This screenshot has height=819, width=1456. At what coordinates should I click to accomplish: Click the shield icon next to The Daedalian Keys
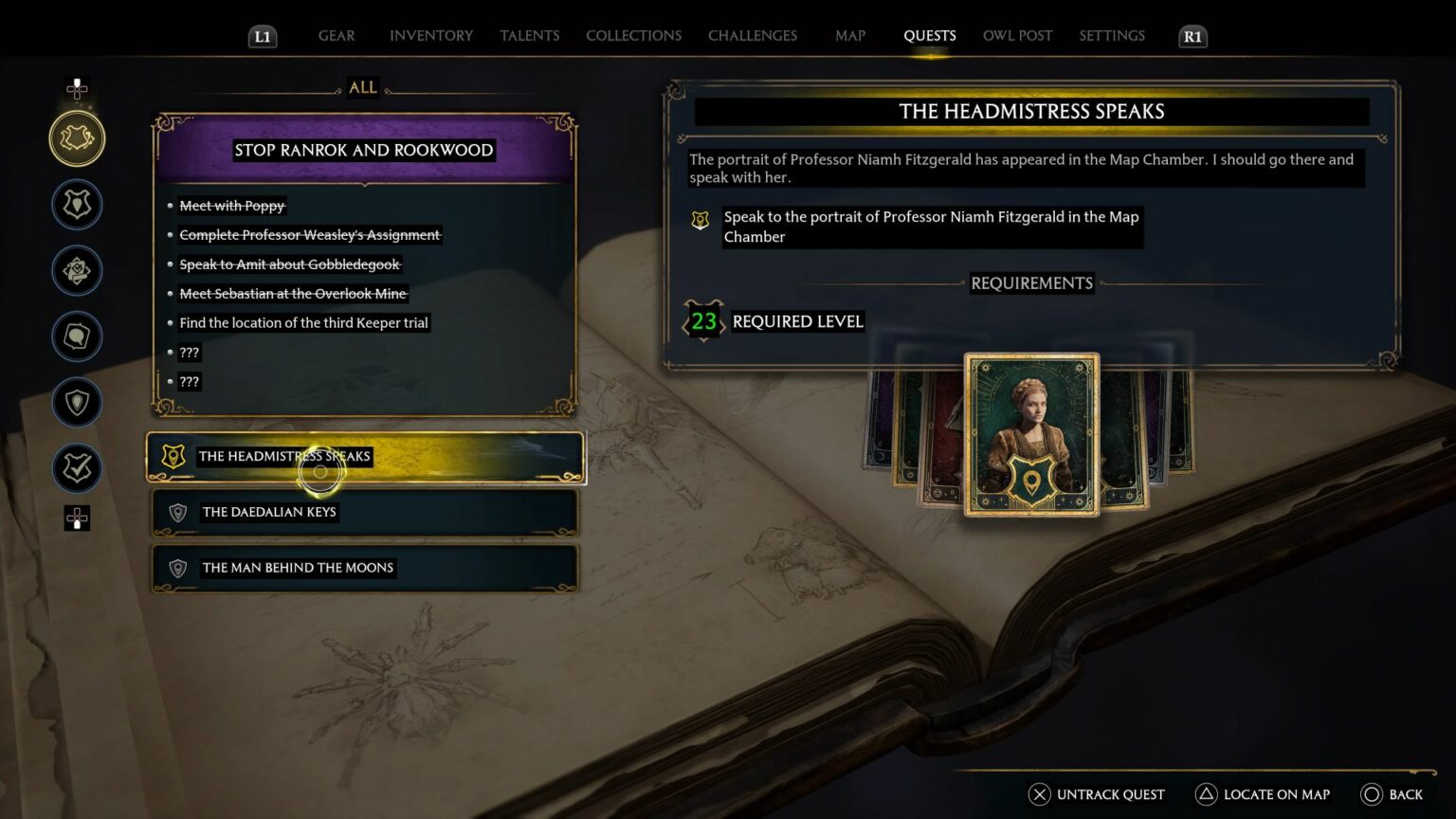click(x=176, y=512)
